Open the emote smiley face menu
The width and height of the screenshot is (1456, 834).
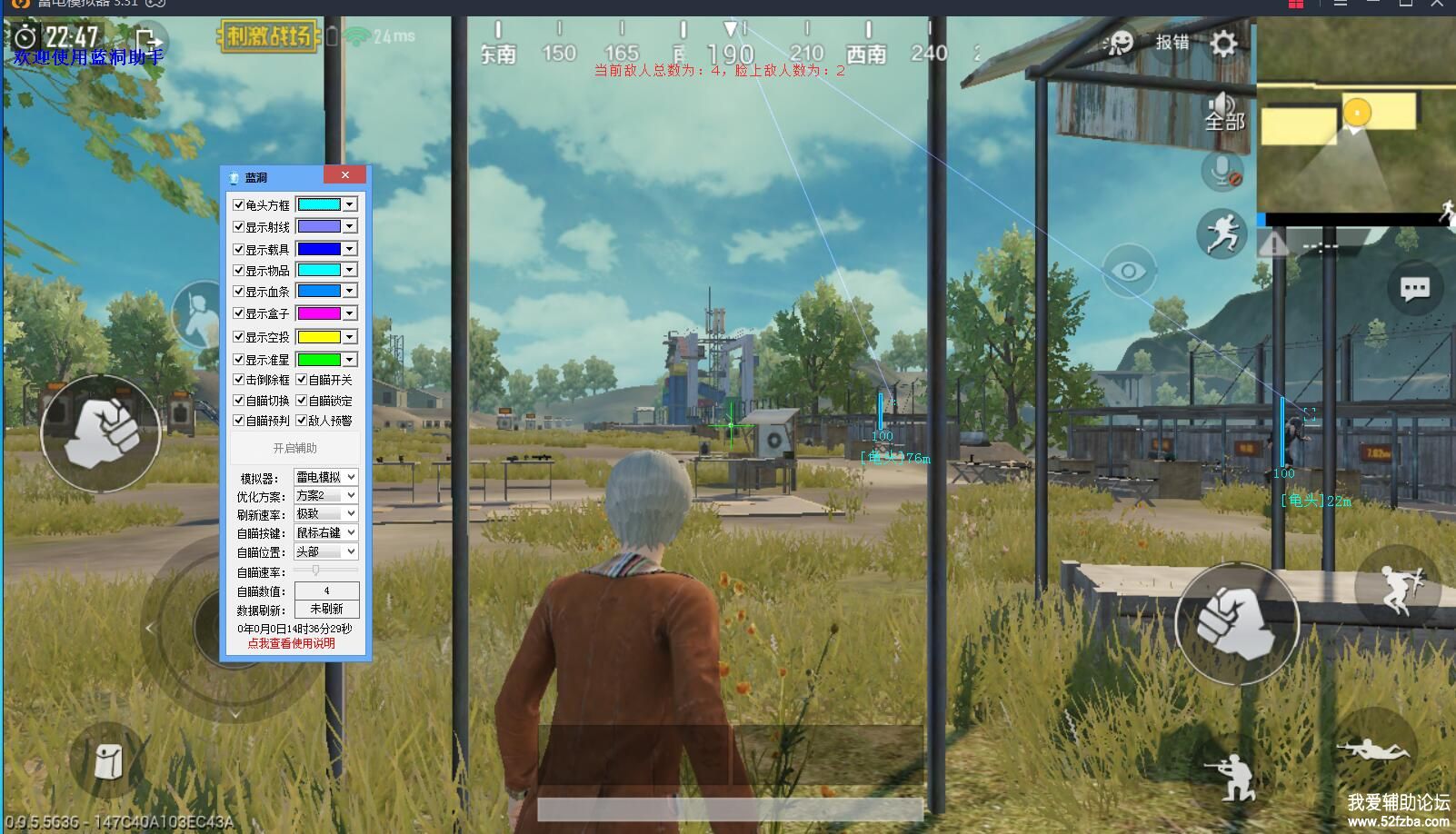click(x=1120, y=43)
